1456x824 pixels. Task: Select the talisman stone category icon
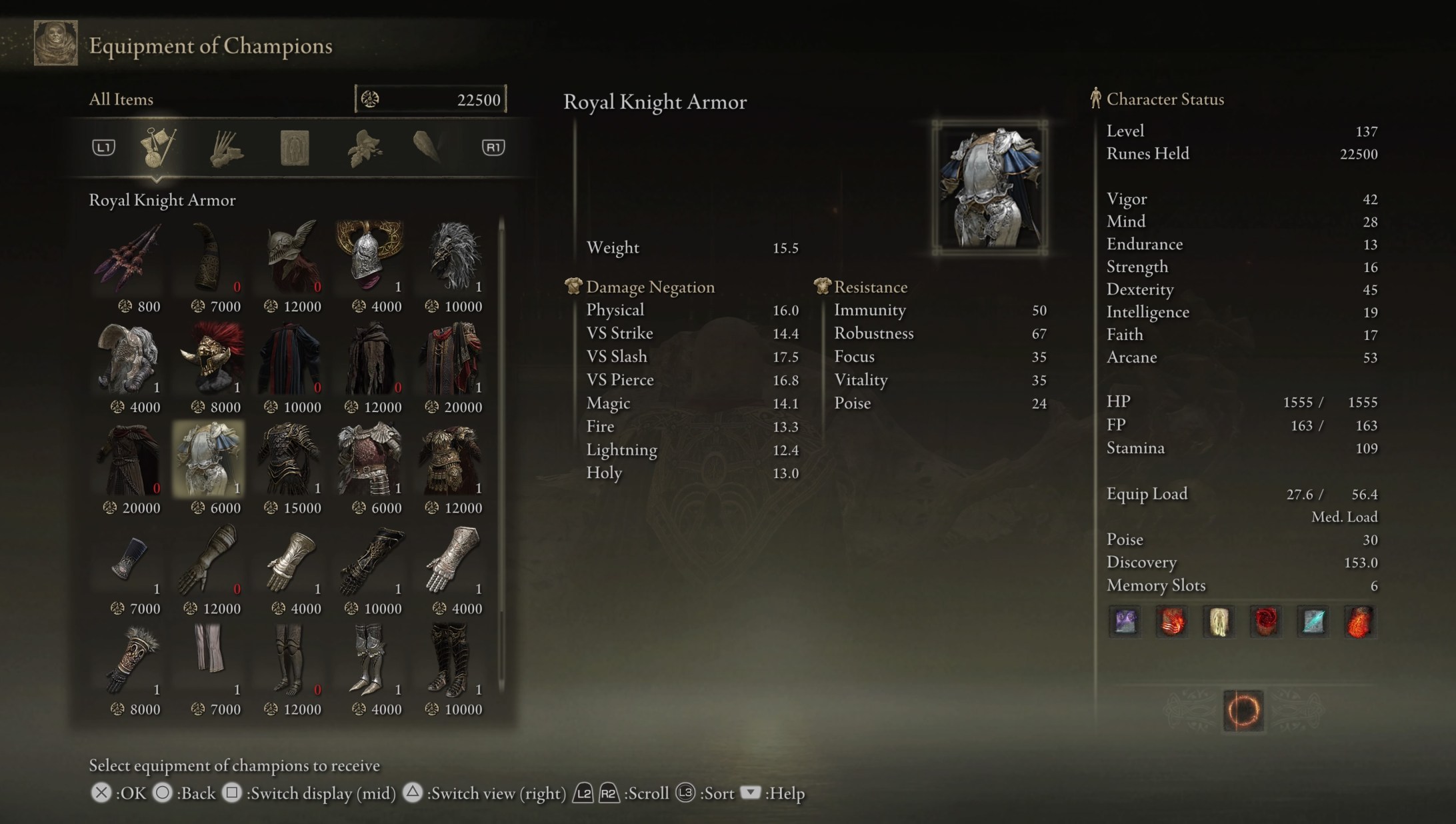[292, 148]
